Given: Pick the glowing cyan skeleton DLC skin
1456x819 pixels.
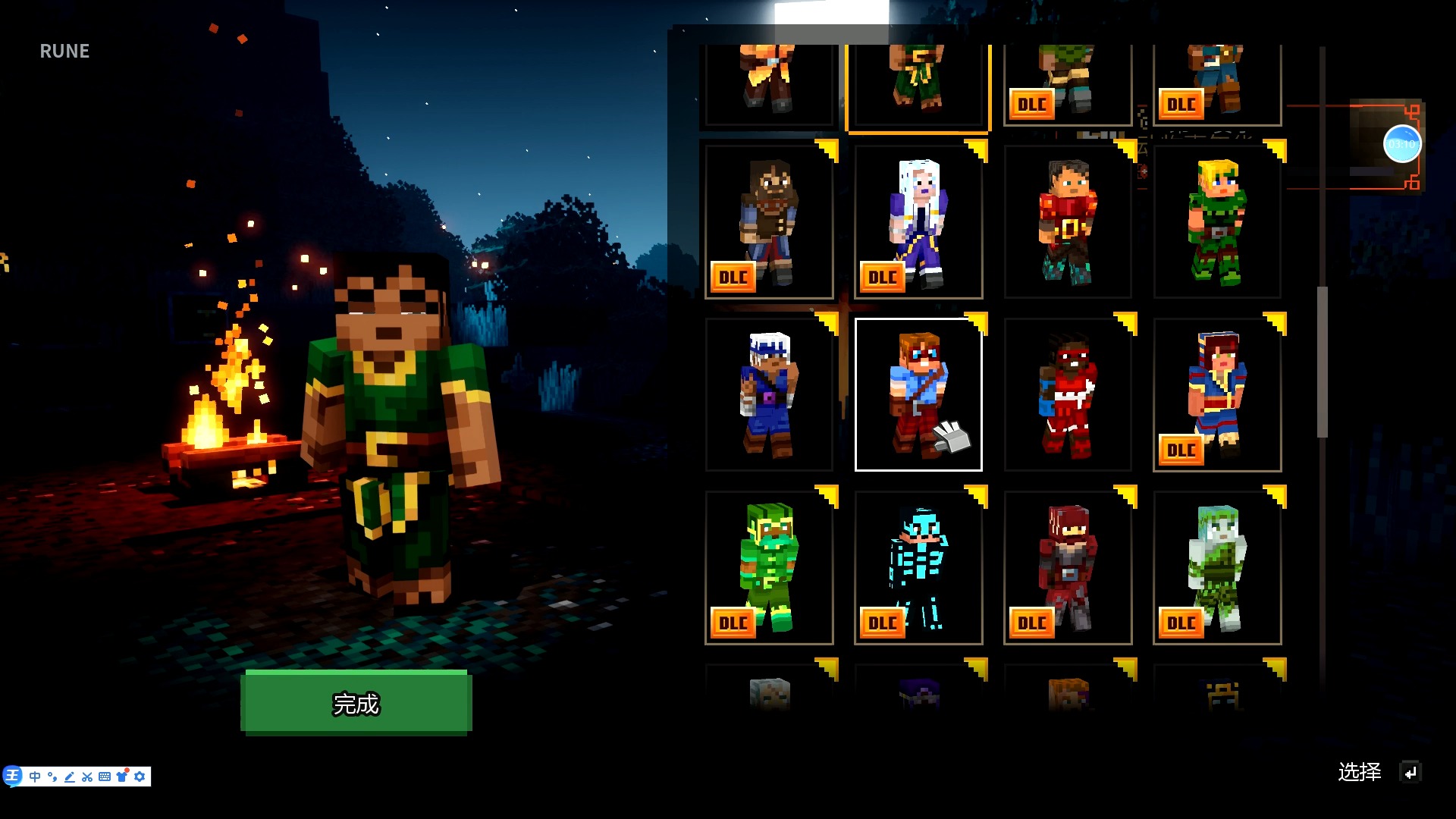Looking at the screenshot, I should [x=918, y=567].
